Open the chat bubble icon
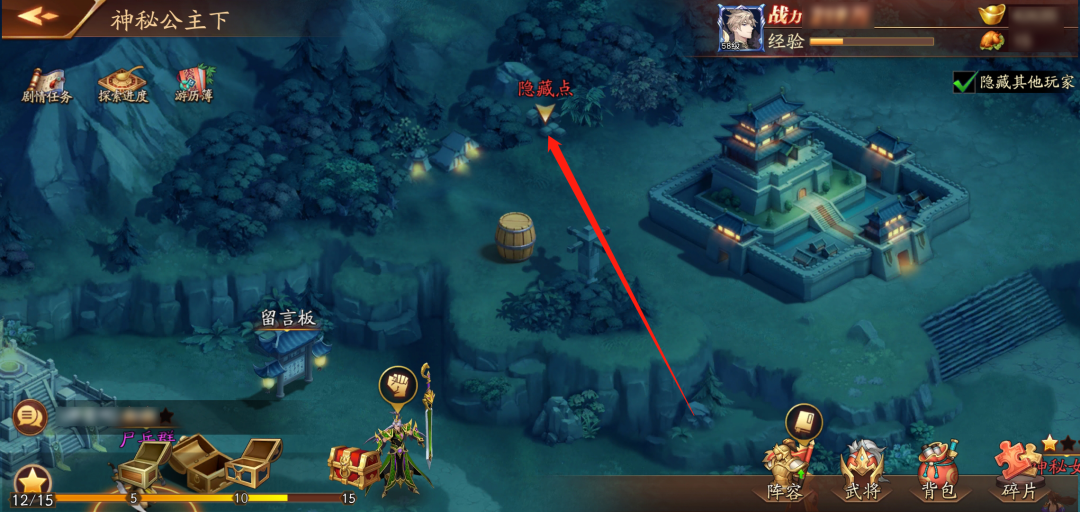1080x512 pixels. (31, 415)
